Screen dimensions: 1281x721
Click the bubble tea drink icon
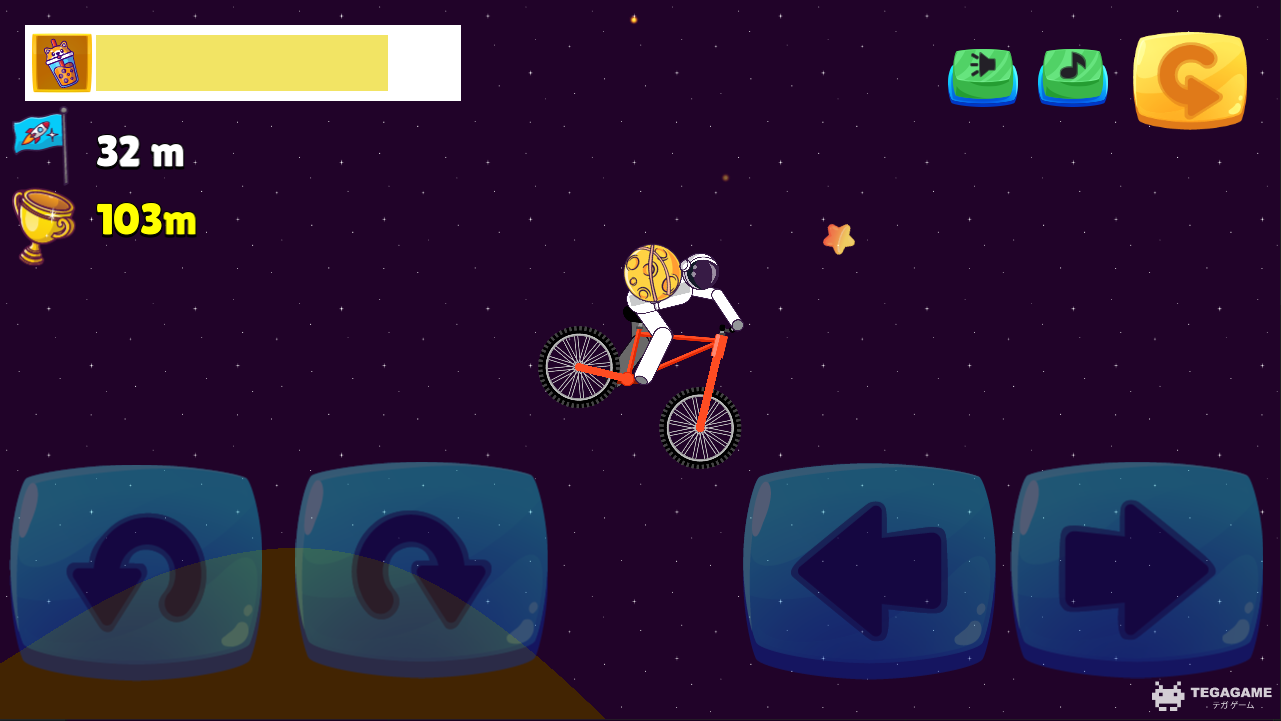point(62,63)
